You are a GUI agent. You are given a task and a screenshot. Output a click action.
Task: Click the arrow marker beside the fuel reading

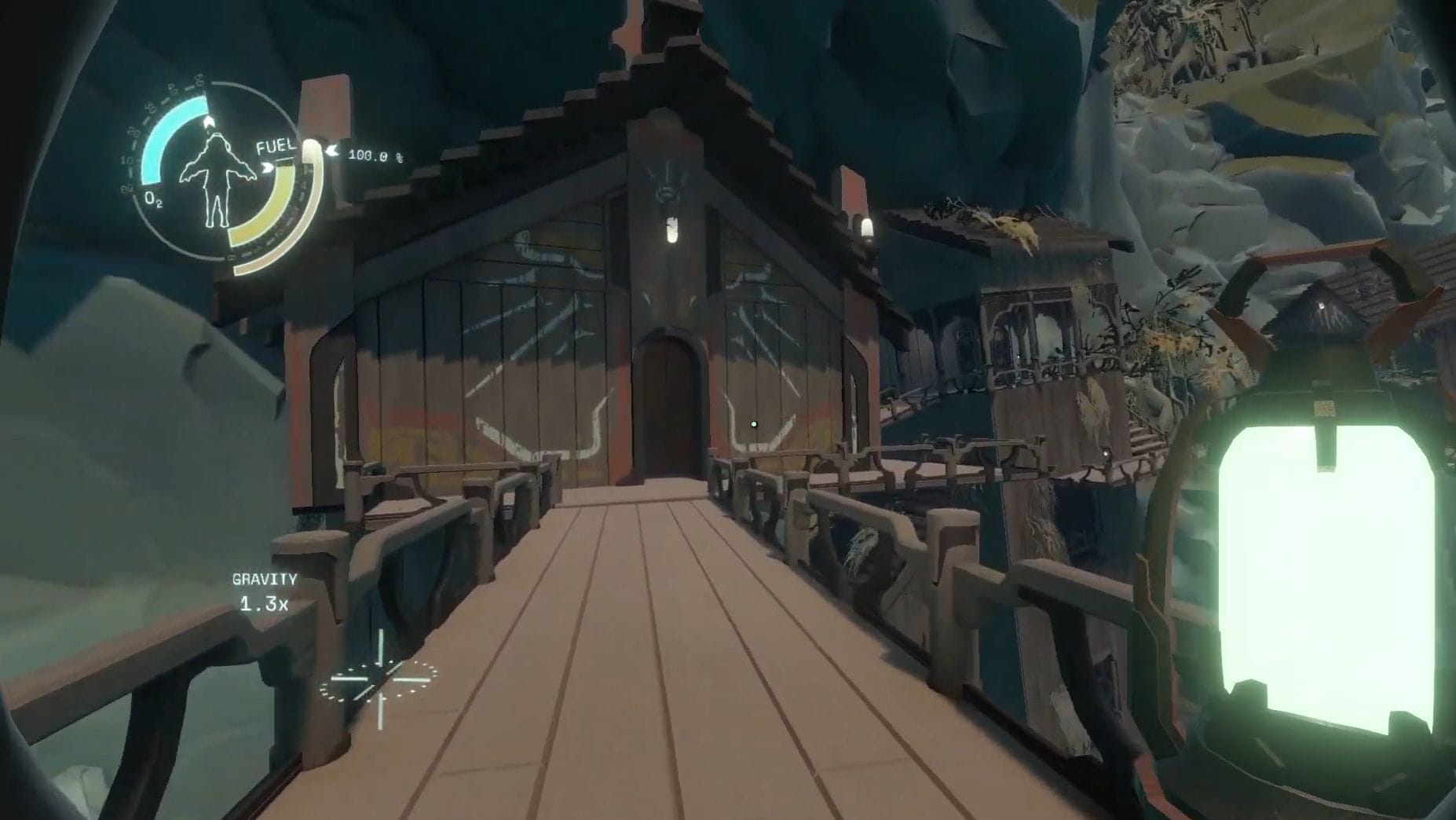[x=333, y=151]
